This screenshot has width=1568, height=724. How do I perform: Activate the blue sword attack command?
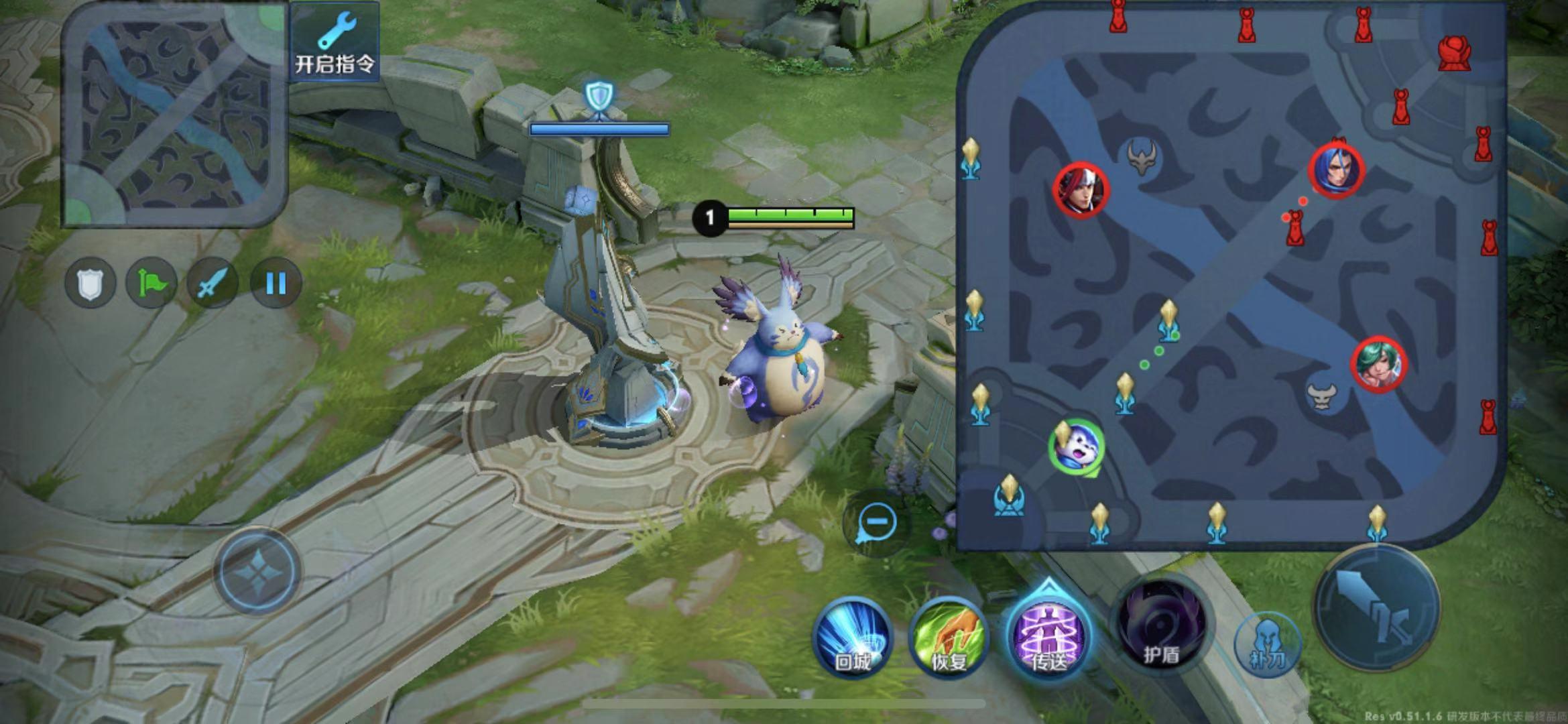pos(213,283)
